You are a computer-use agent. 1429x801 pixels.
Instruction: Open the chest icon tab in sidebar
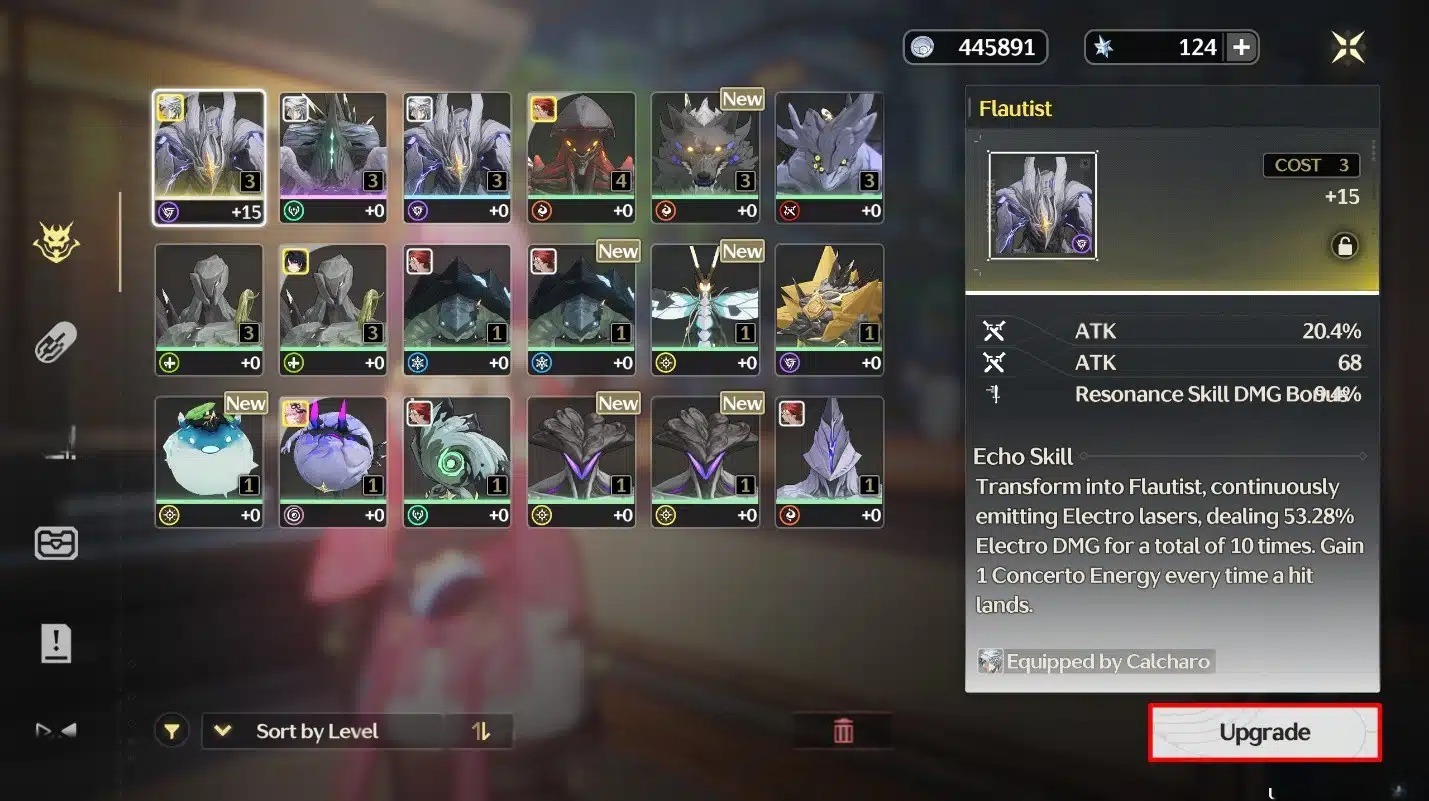57,543
